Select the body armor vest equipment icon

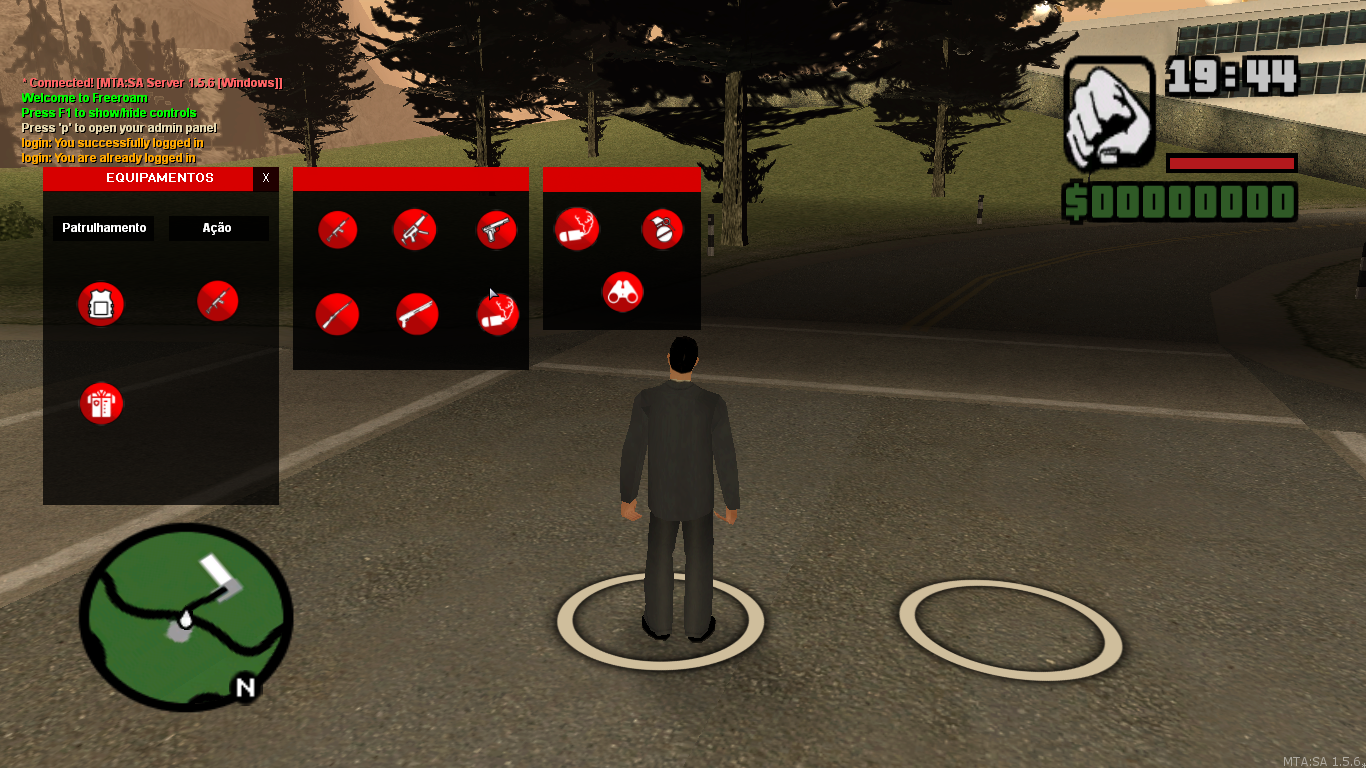[x=99, y=305]
